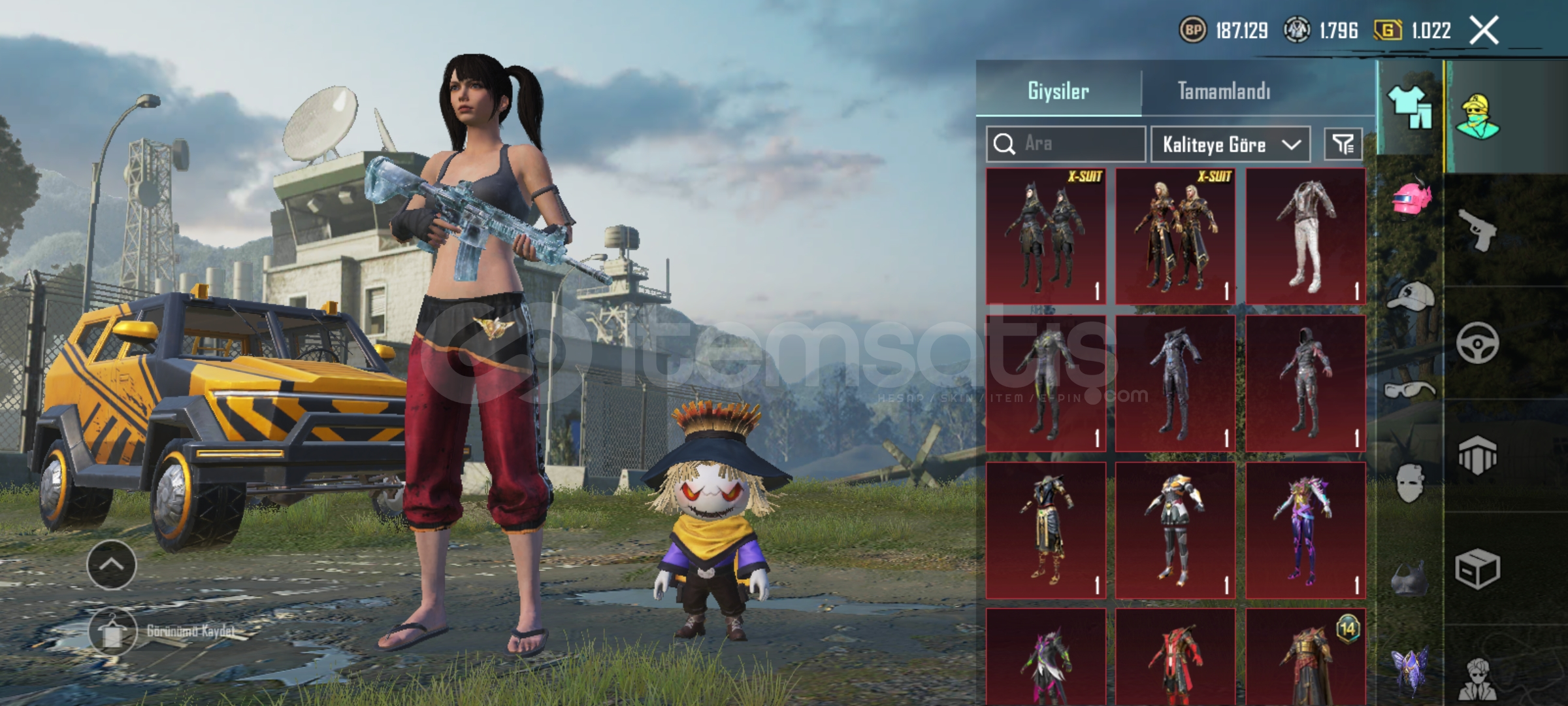Open the glasses category

pyautogui.click(x=1411, y=391)
